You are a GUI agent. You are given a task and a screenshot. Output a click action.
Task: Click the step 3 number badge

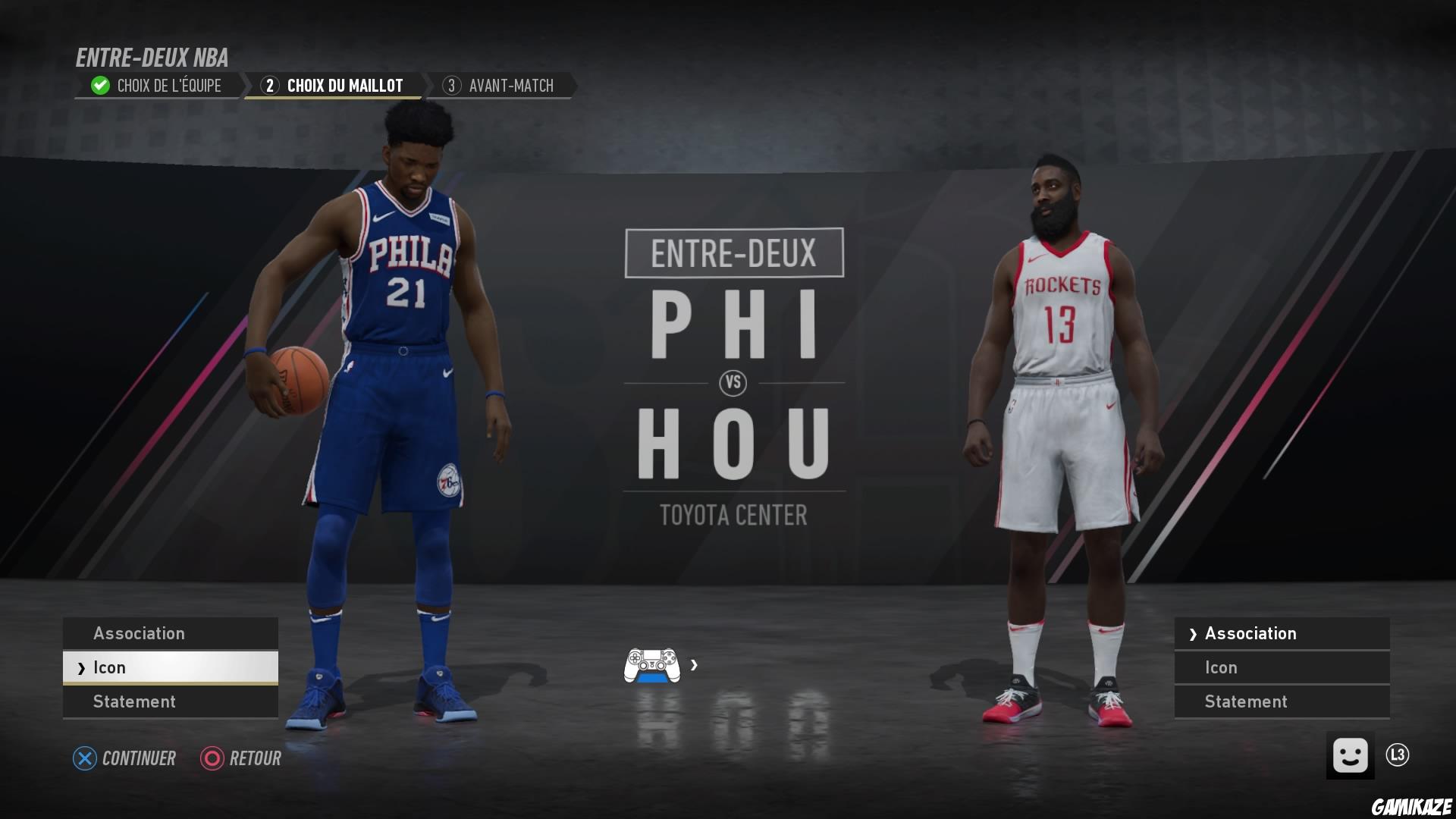click(x=453, y=86)
